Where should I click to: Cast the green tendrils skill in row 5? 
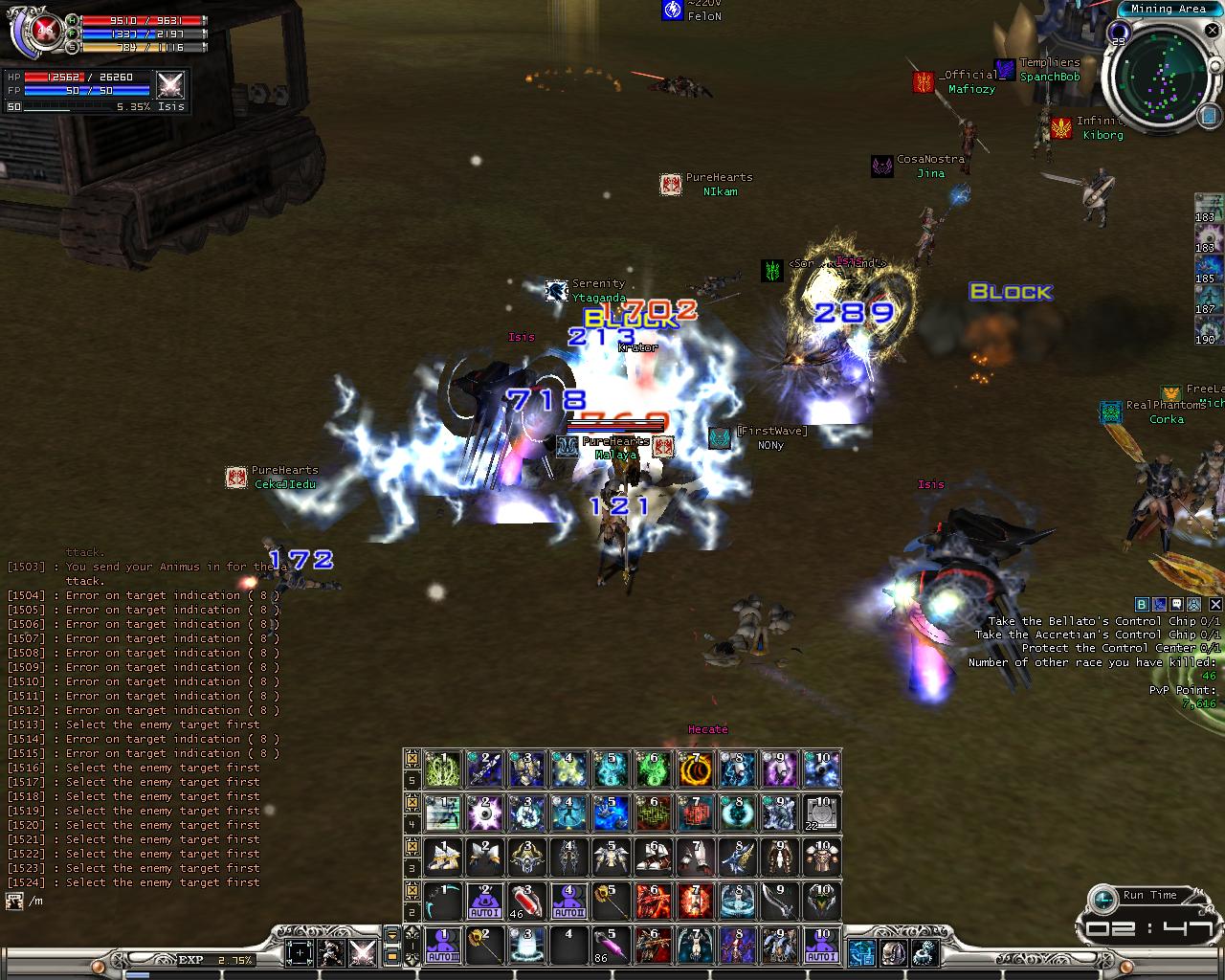[443, 768]
